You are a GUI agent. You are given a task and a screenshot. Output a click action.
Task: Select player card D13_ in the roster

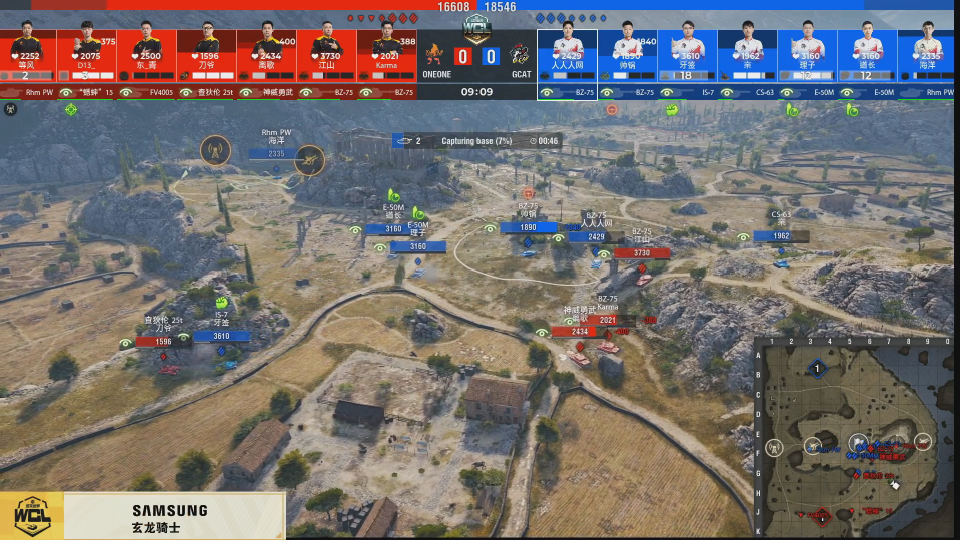pyautogui.click(x=86, y=55)
